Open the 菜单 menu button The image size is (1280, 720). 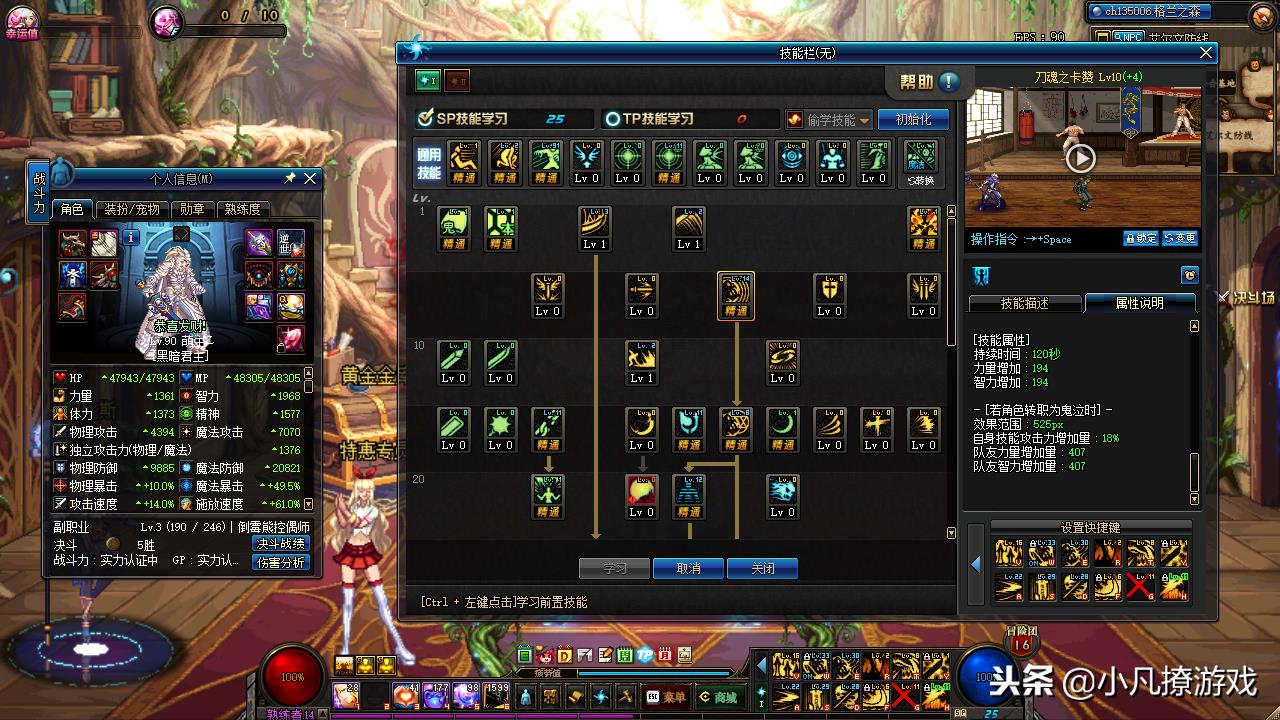667,697
